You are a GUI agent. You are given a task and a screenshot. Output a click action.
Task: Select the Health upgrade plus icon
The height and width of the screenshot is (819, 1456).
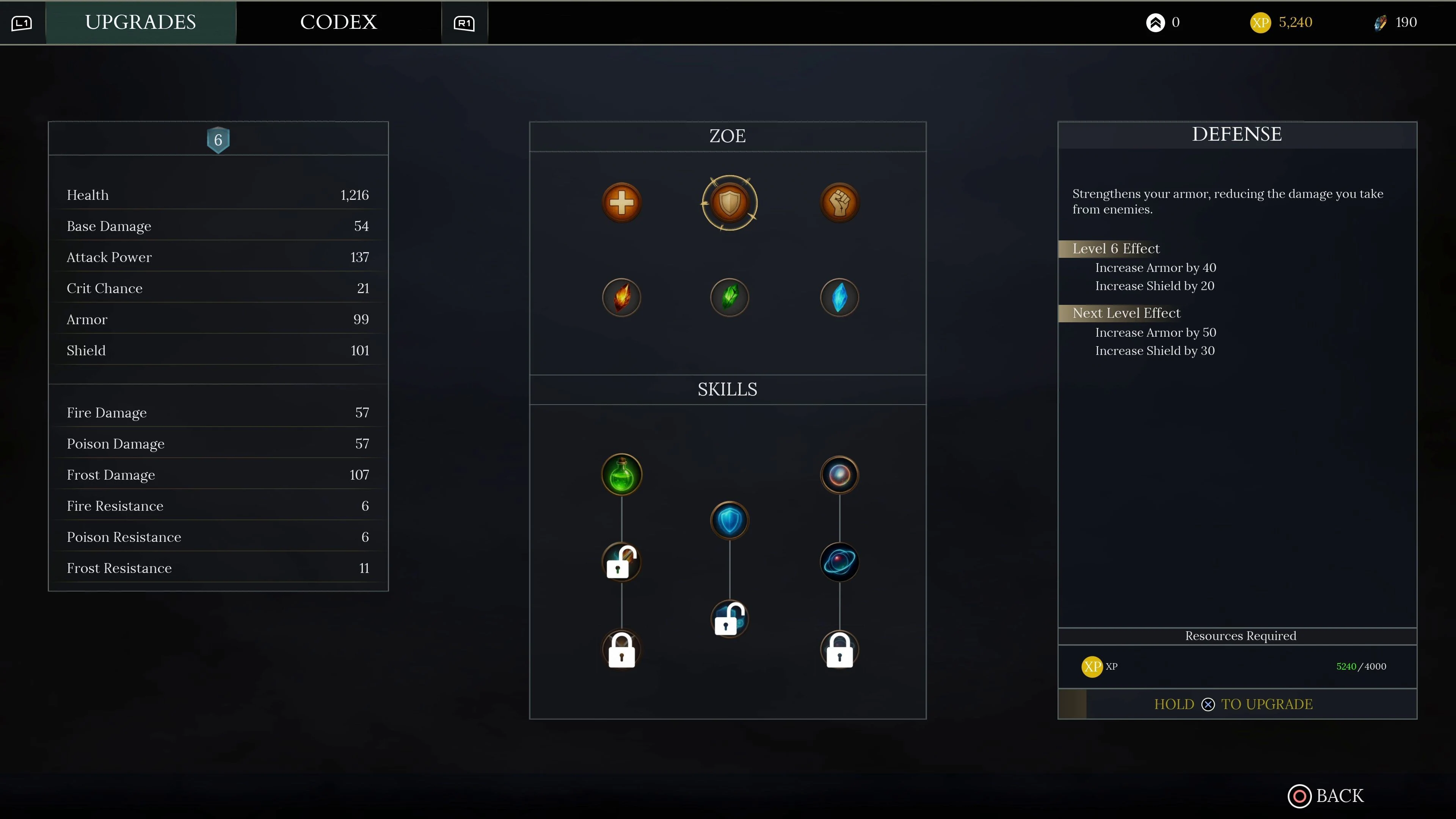click(x=622, y=202)
